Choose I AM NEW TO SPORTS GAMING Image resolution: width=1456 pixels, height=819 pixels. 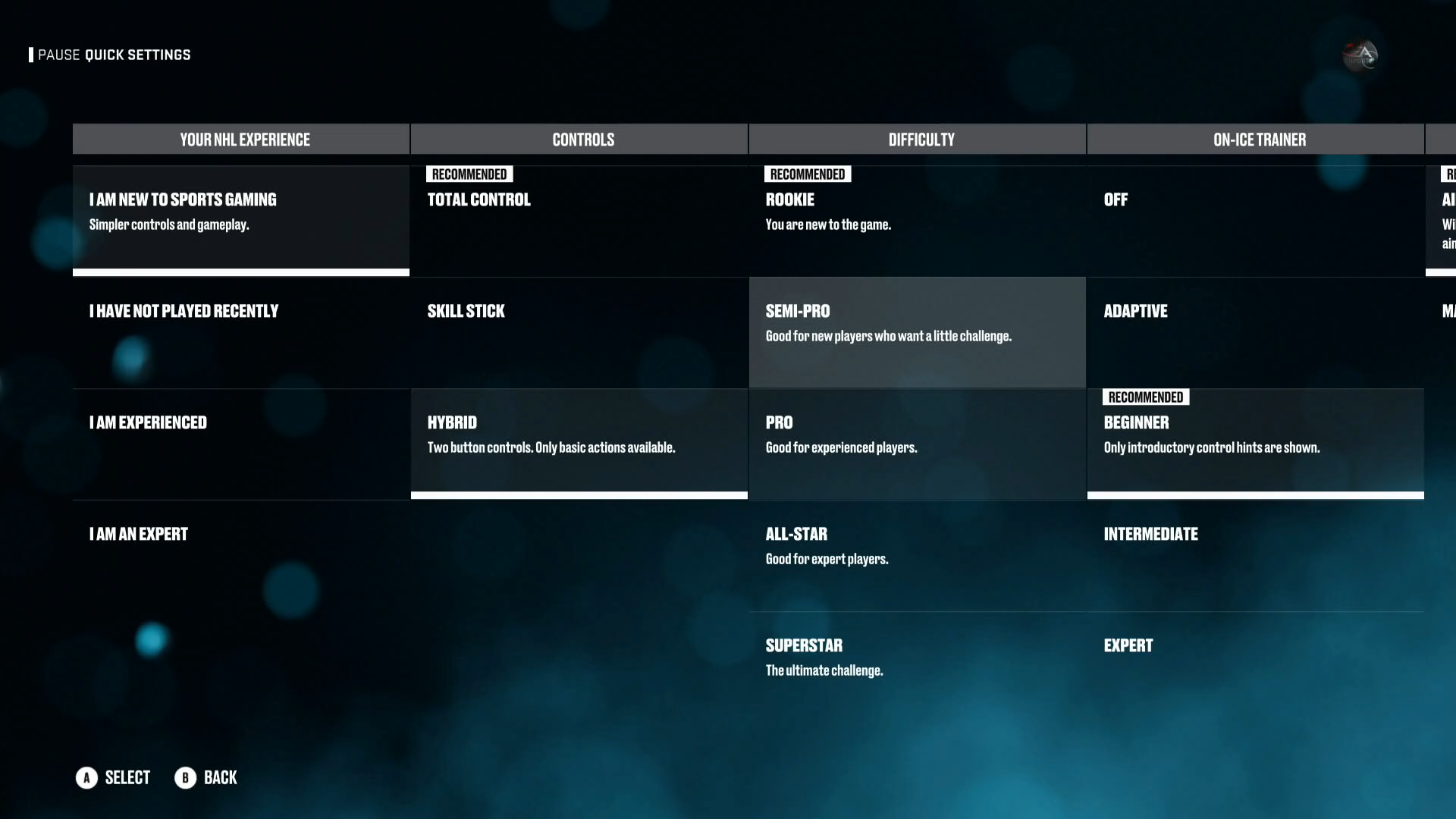(x=240, y=216)
